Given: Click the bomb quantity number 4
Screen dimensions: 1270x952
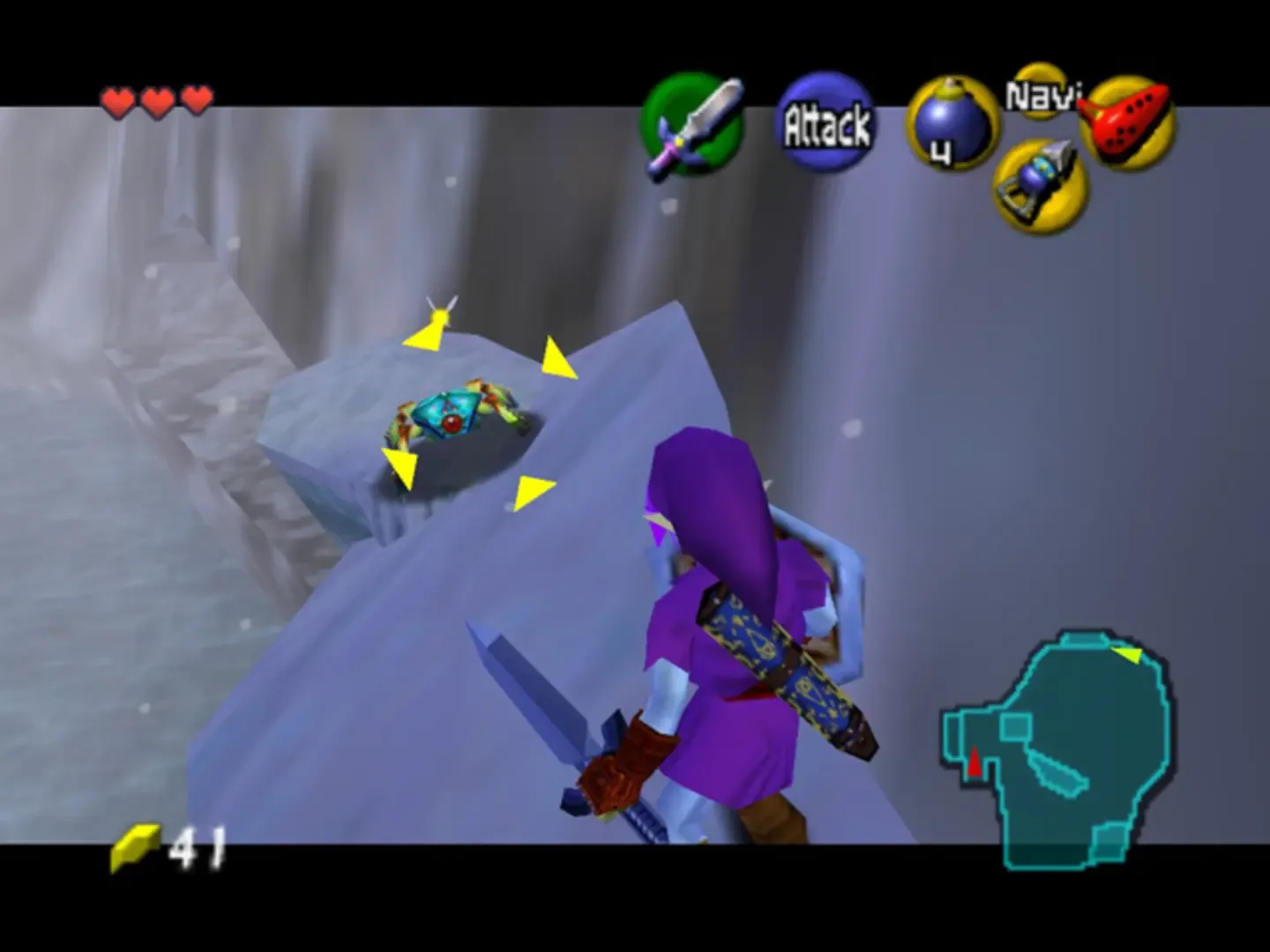Looking at the screenshot, I should (943, 152).
